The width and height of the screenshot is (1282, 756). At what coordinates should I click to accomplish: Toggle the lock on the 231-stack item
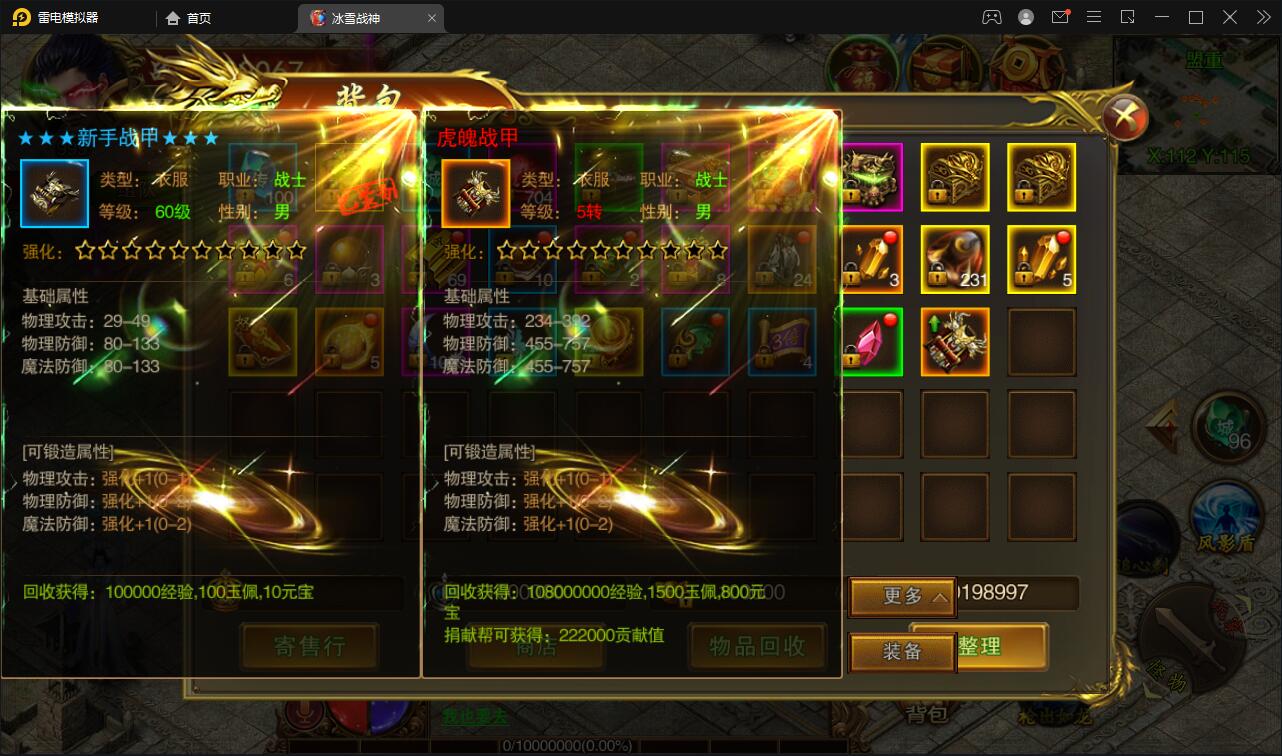936,276
